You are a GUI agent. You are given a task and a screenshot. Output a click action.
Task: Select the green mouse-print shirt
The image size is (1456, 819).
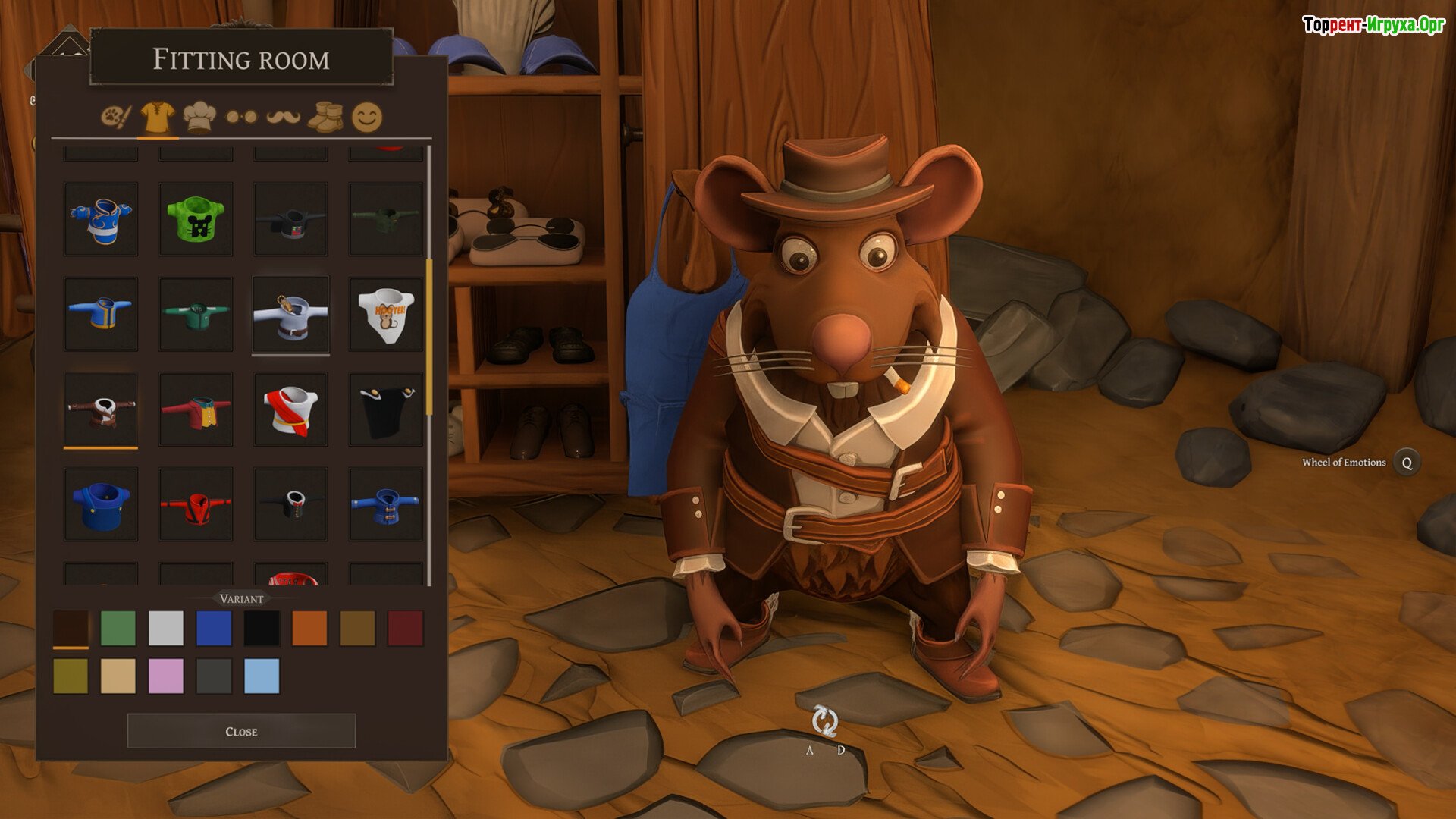(x=196, y=219)
